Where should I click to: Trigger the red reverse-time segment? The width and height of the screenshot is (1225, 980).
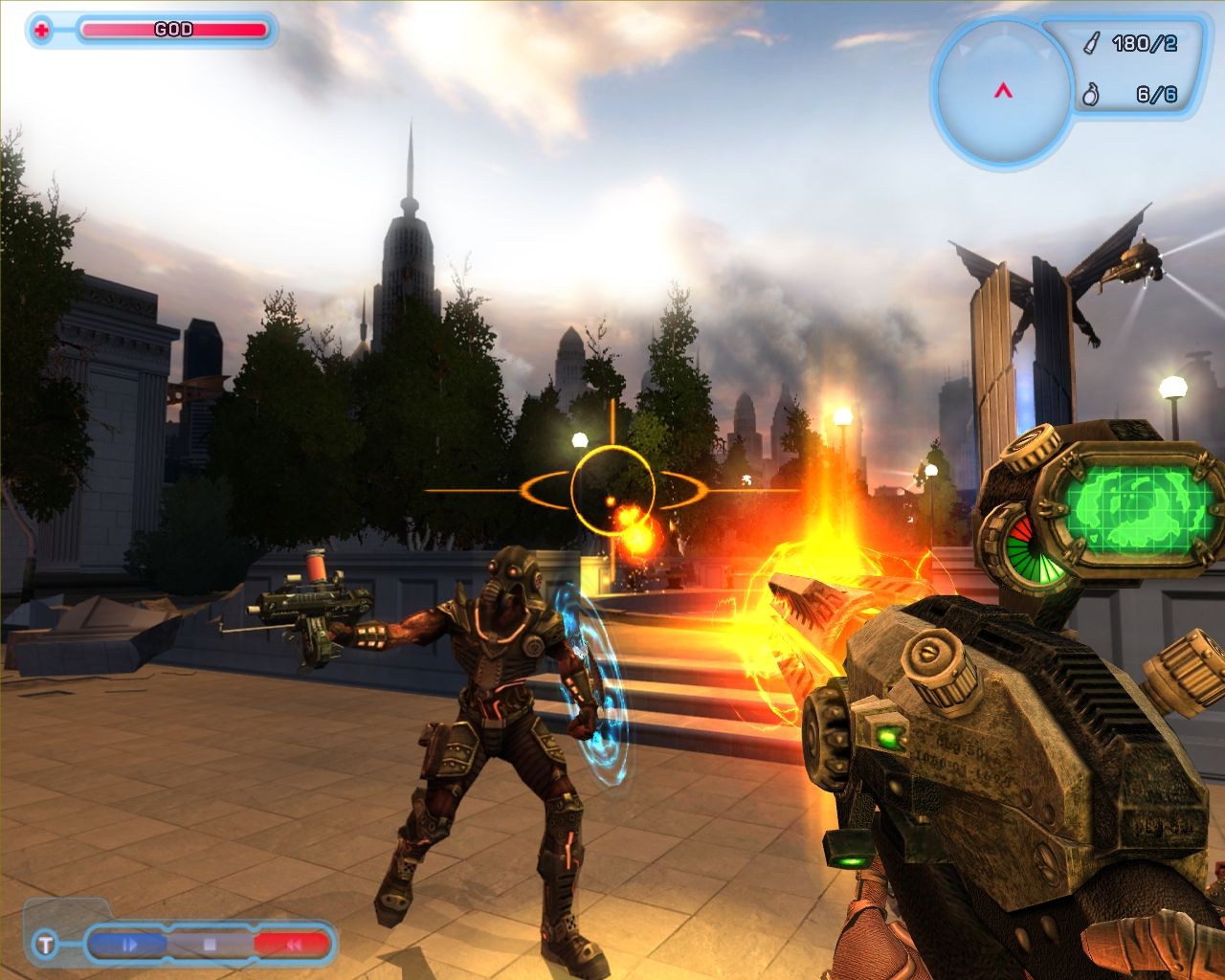[290, 945]
